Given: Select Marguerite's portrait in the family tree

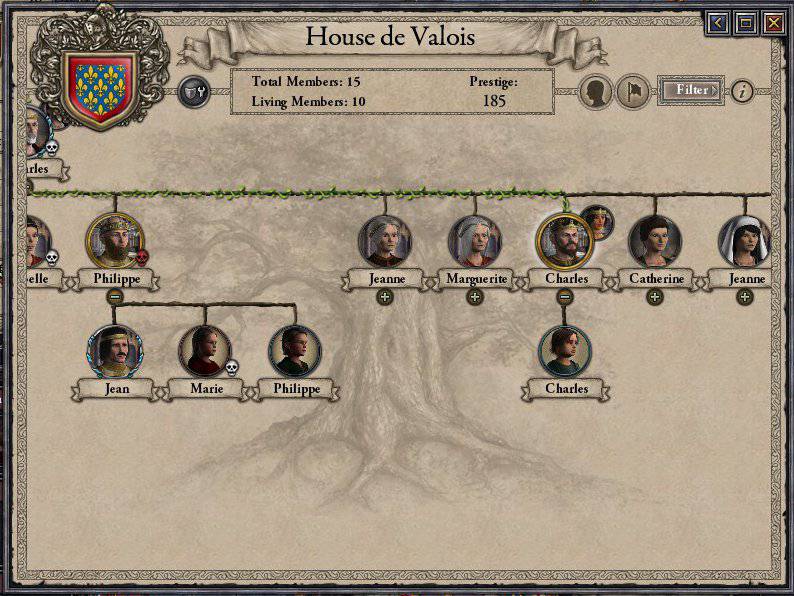Looking at the screenshot, I should [x=475, y=242].
